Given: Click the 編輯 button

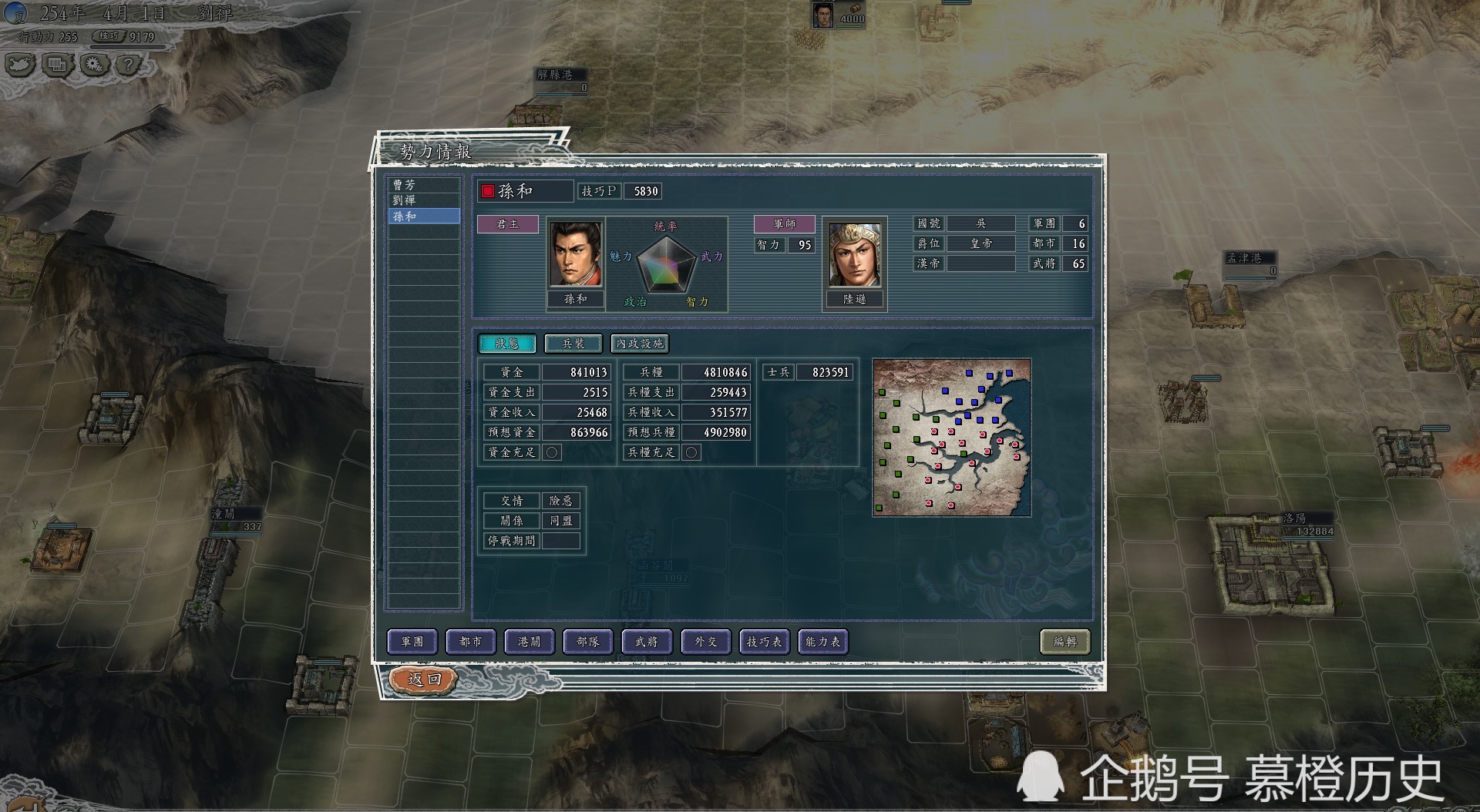Looking at the screenshot, I should (1065, 641).
